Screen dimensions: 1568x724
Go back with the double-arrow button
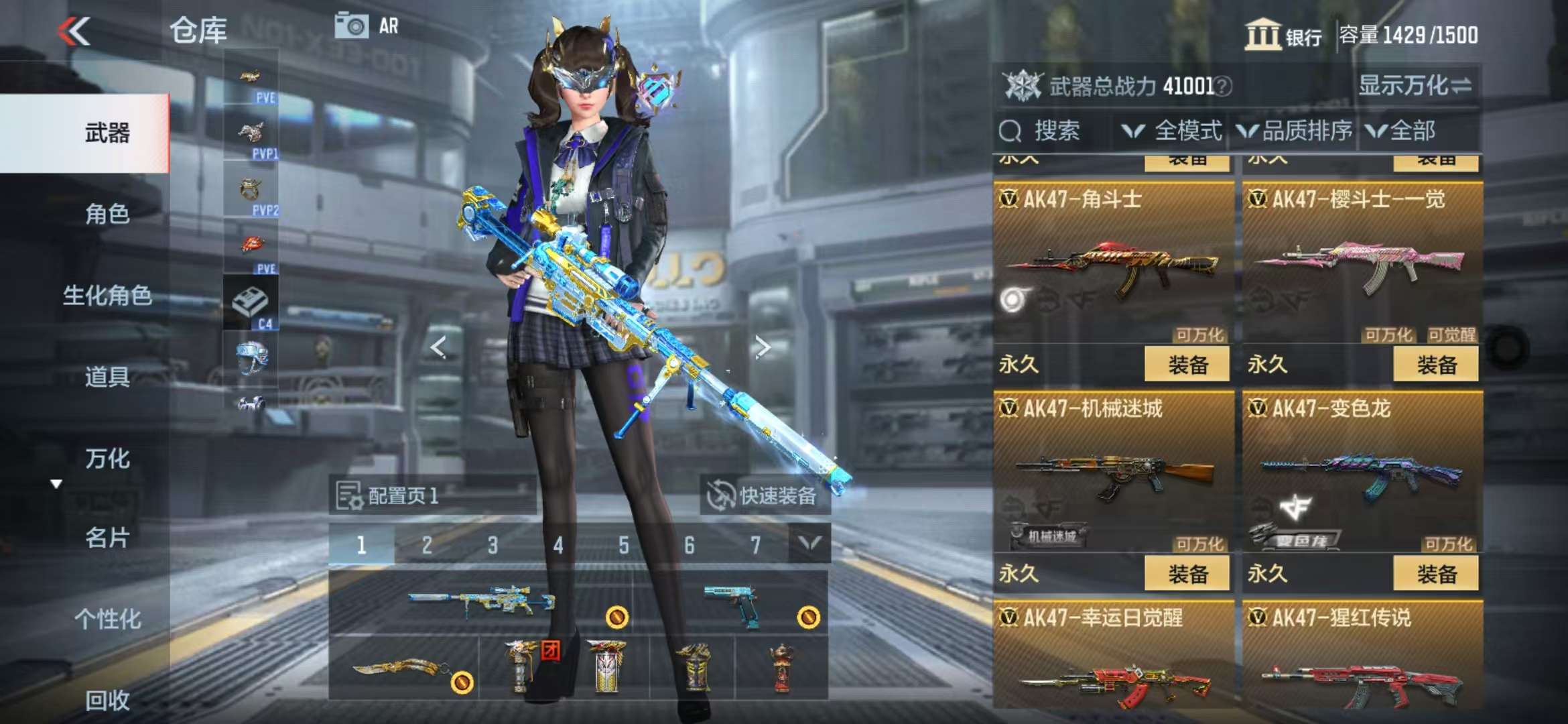point(74,31)
